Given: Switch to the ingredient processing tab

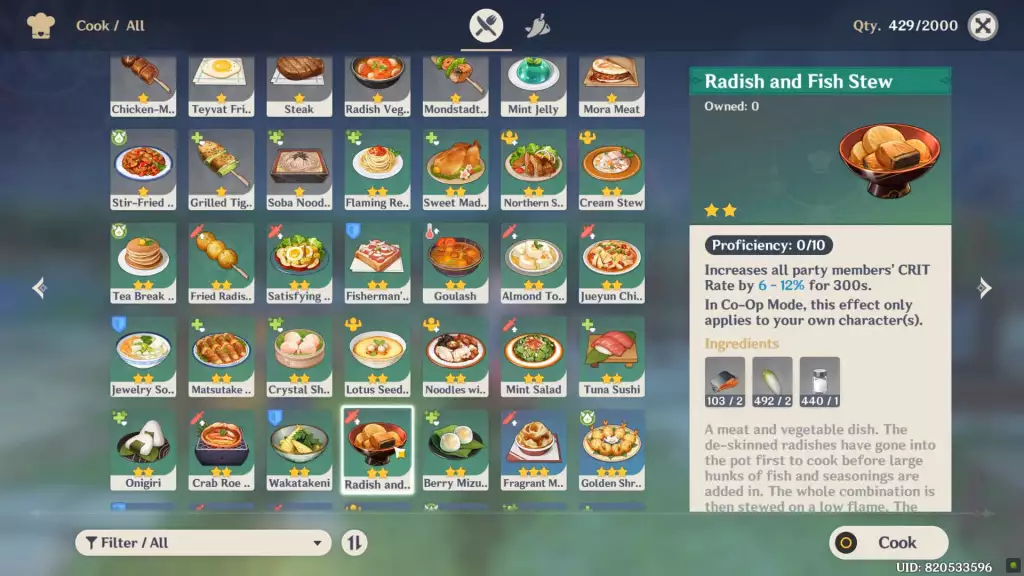Looking at the screenshot, I should [x=537, y=26].
